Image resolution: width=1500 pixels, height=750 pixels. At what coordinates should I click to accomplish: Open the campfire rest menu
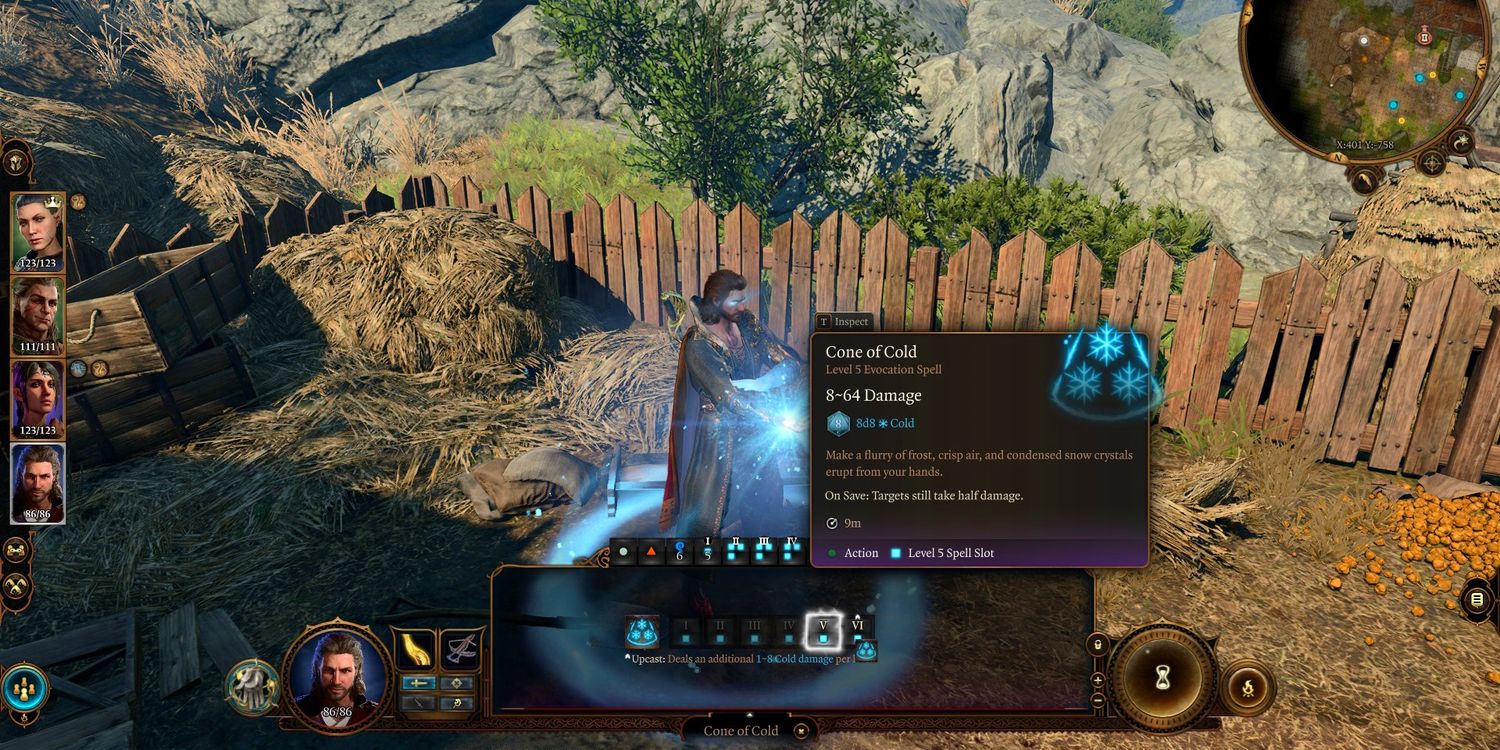point(1247,687)
